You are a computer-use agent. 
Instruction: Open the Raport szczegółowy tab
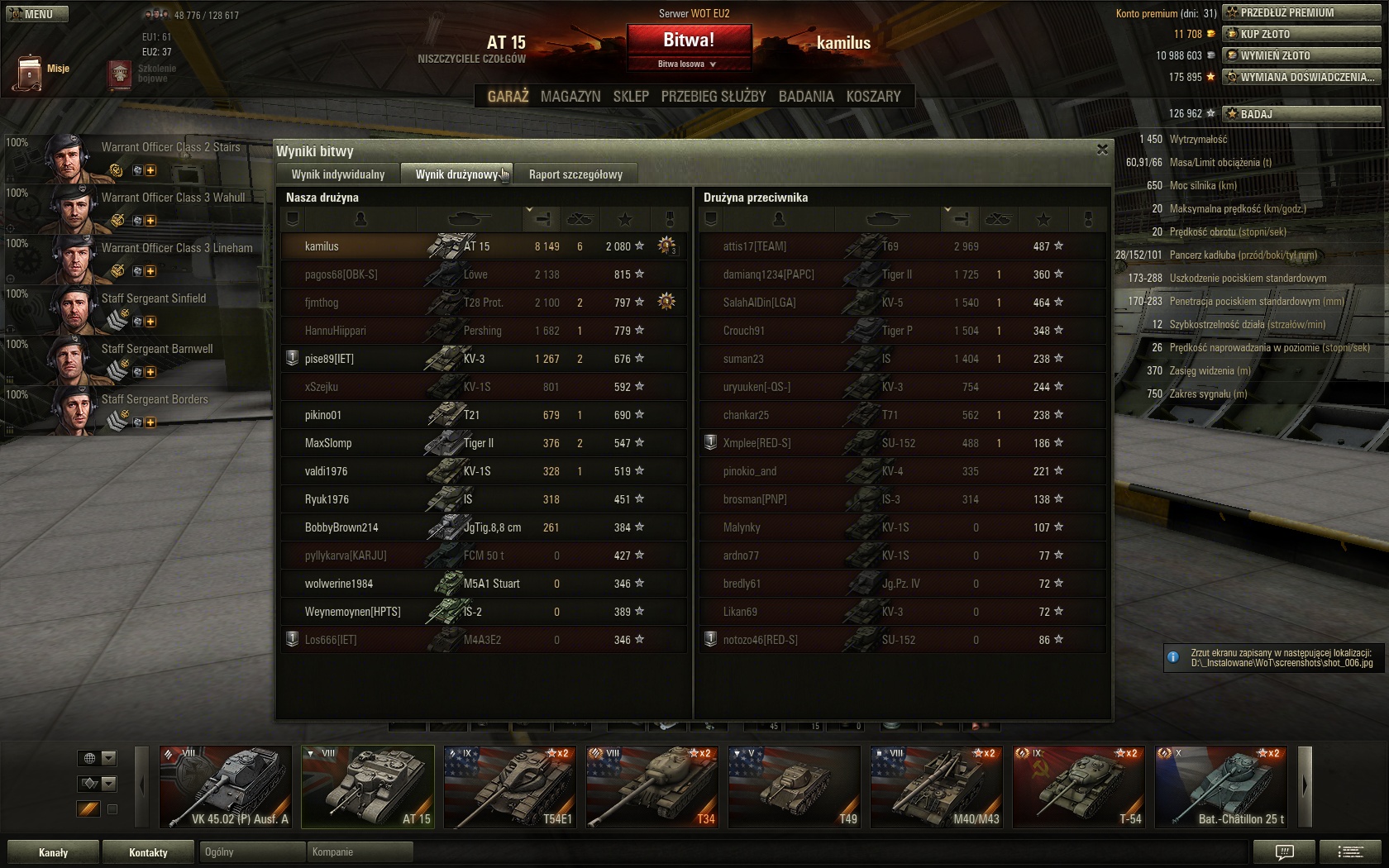click(575, 174)
